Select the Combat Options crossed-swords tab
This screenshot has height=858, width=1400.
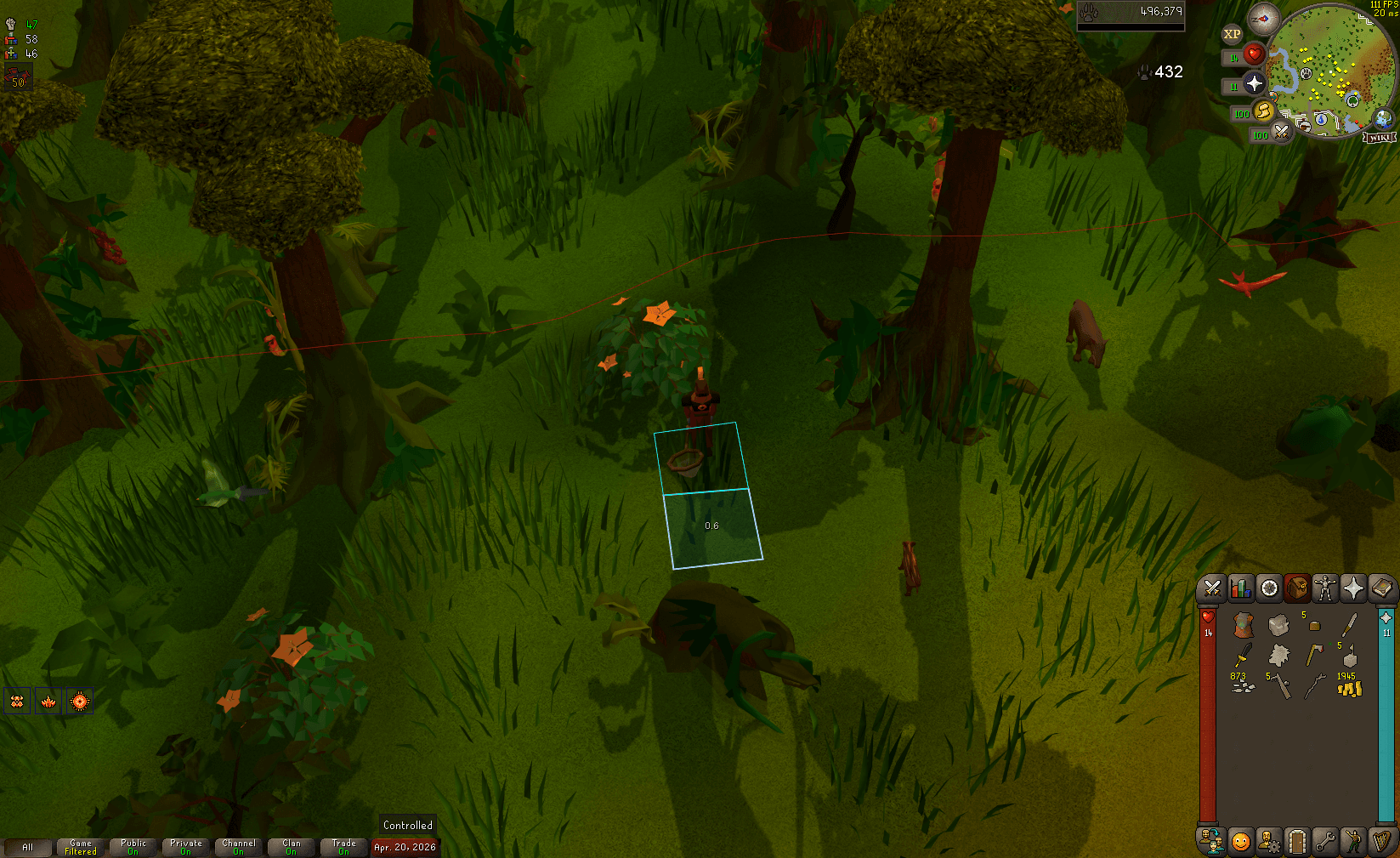coord(1210,588)
